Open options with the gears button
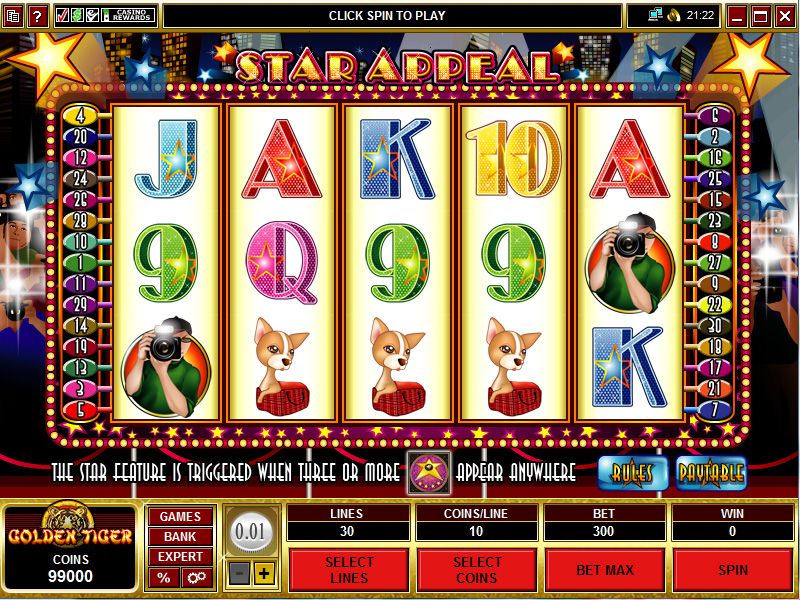 tap(195, 578)
